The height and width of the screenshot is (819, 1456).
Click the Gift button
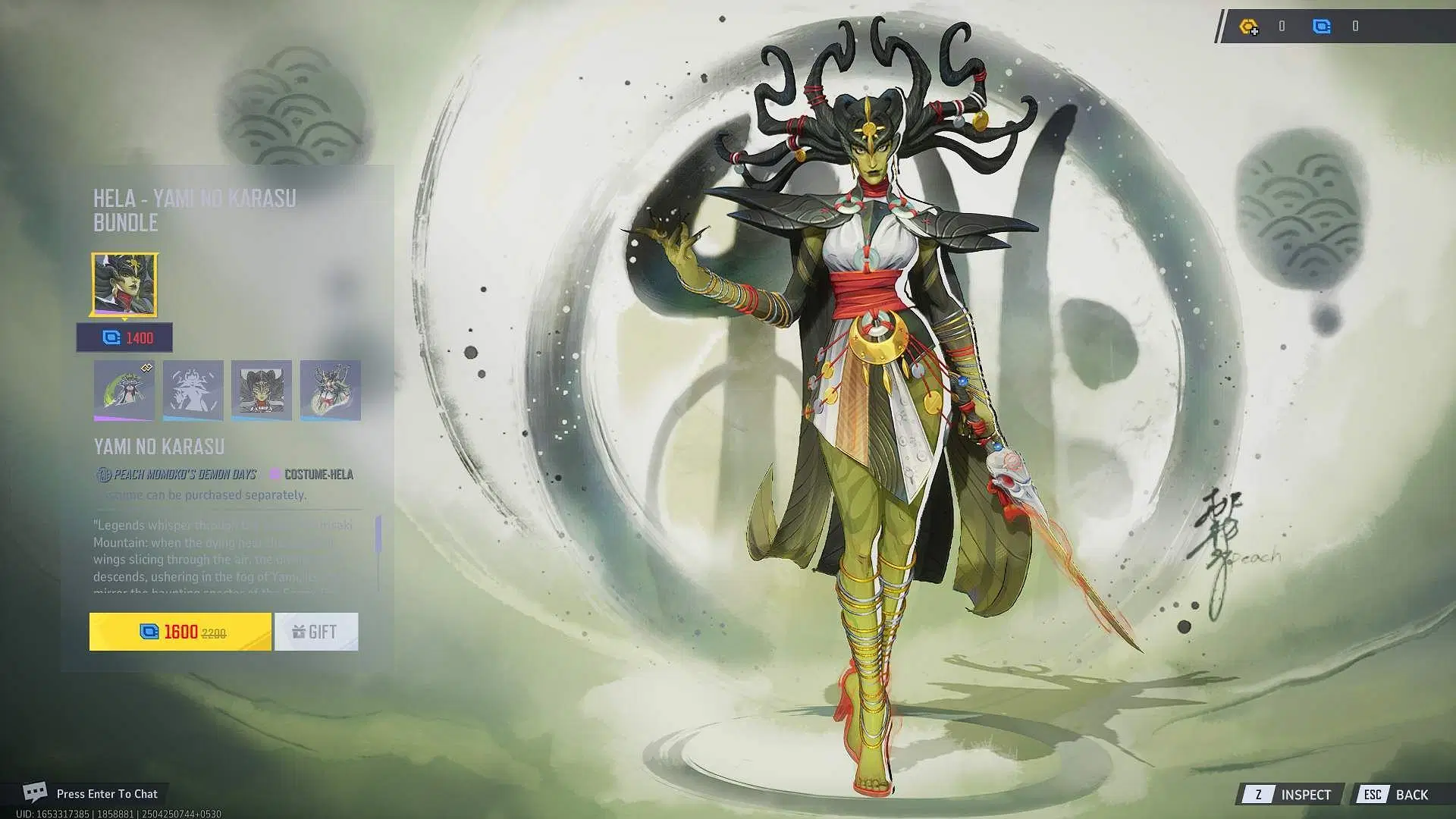pyautogui.click(x=316, y=631)
